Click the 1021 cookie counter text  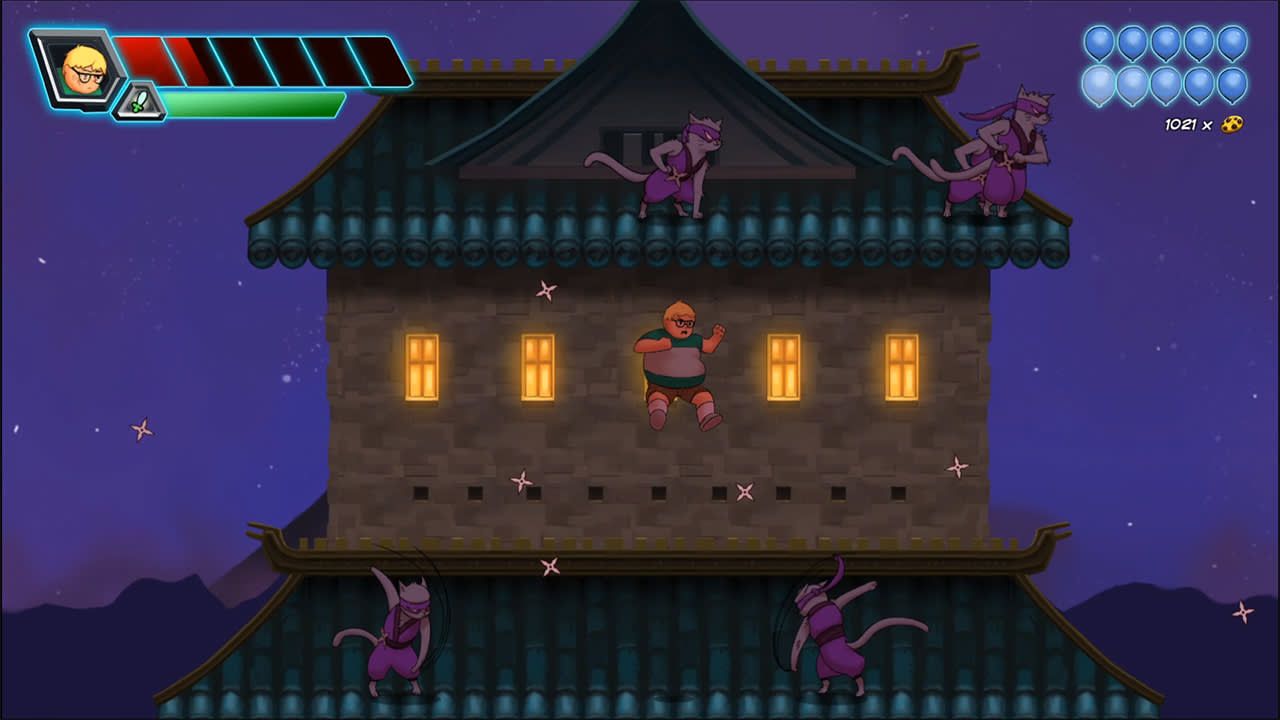pyautogui.click(x=1178, y=124)
